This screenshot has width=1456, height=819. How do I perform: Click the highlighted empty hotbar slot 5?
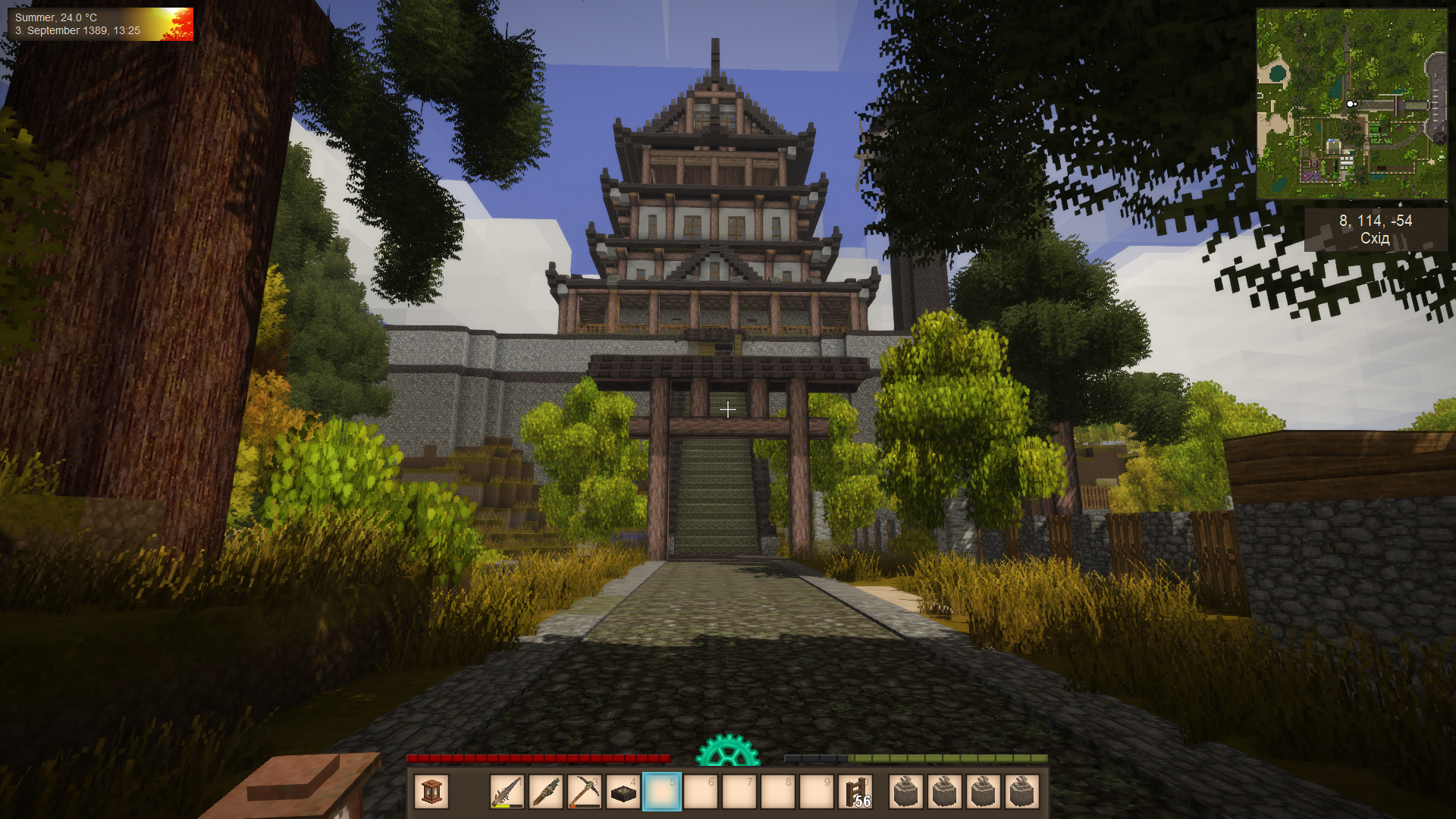[662, 792]
